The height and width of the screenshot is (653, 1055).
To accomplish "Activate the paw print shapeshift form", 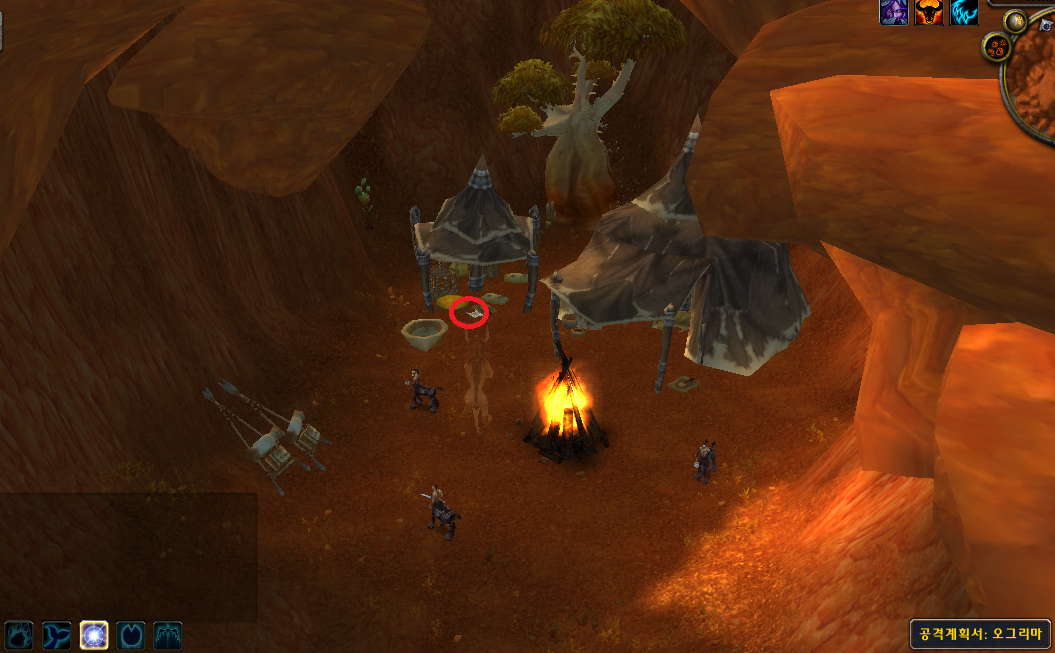I will 20,634.
